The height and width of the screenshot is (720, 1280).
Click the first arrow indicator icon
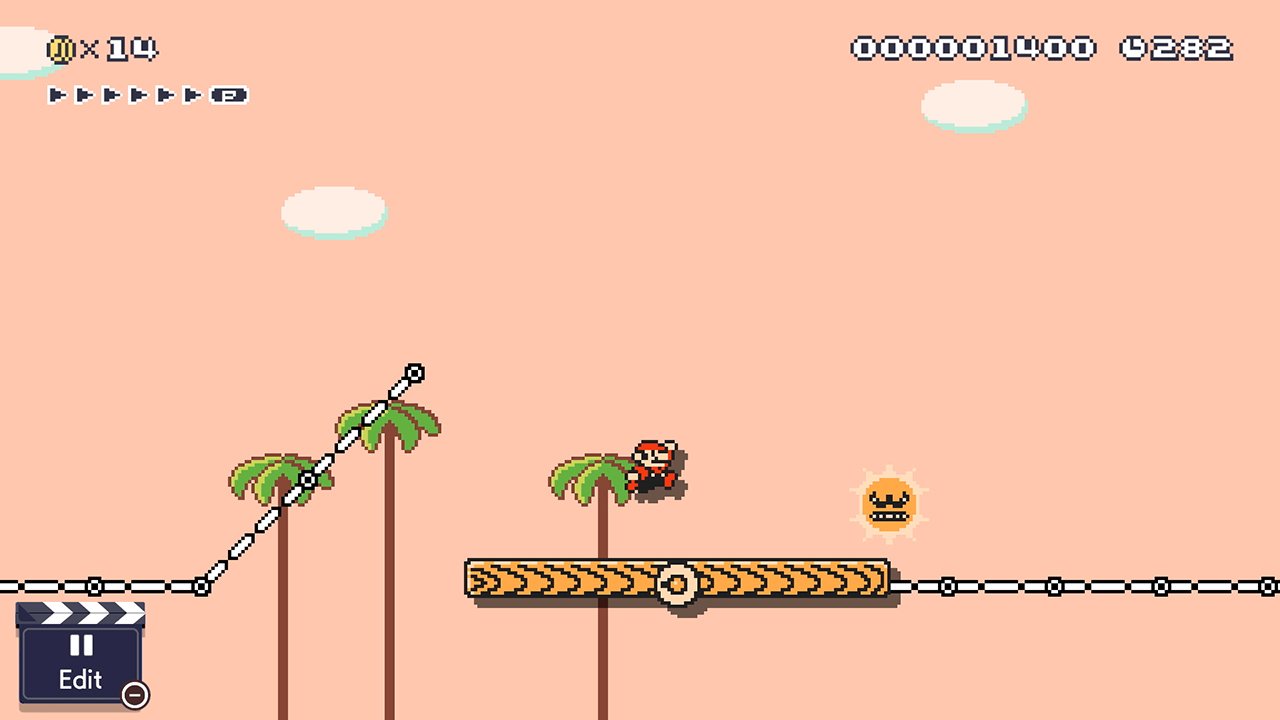coord(57,97)
